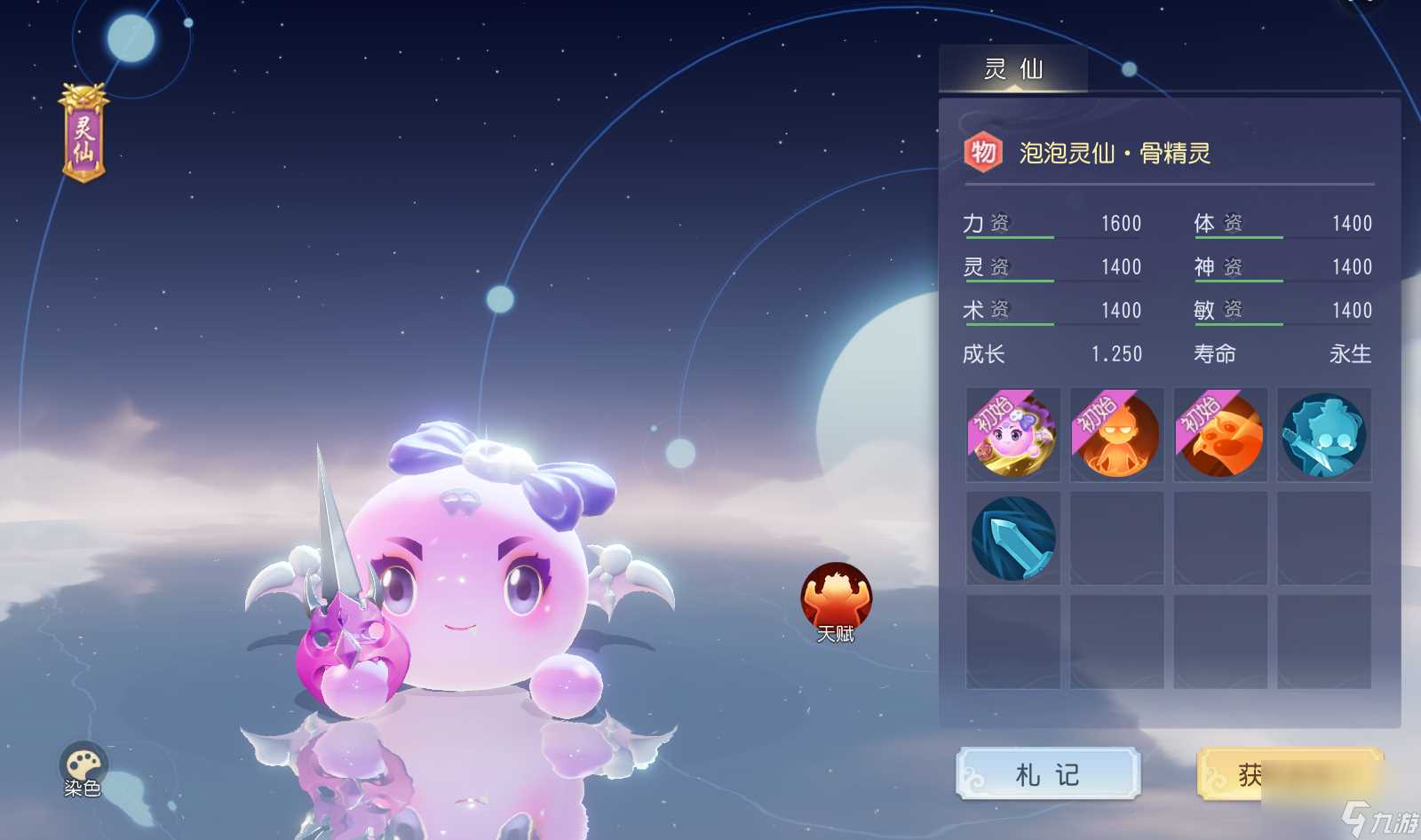
Task: Click the yellow 获 obtain button
Action: point(1290,774)
